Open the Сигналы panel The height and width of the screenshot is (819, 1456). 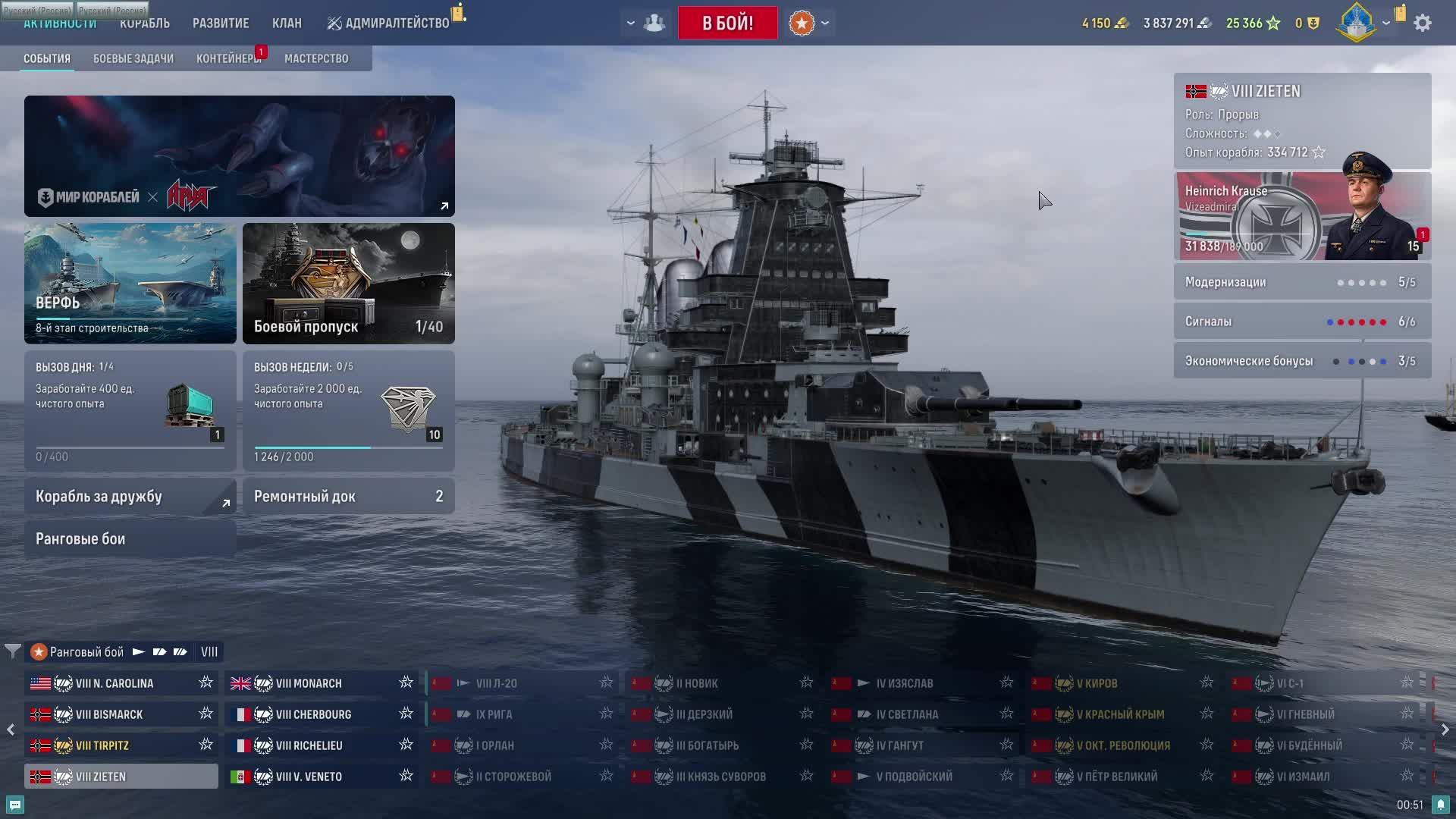[1302, 322]
